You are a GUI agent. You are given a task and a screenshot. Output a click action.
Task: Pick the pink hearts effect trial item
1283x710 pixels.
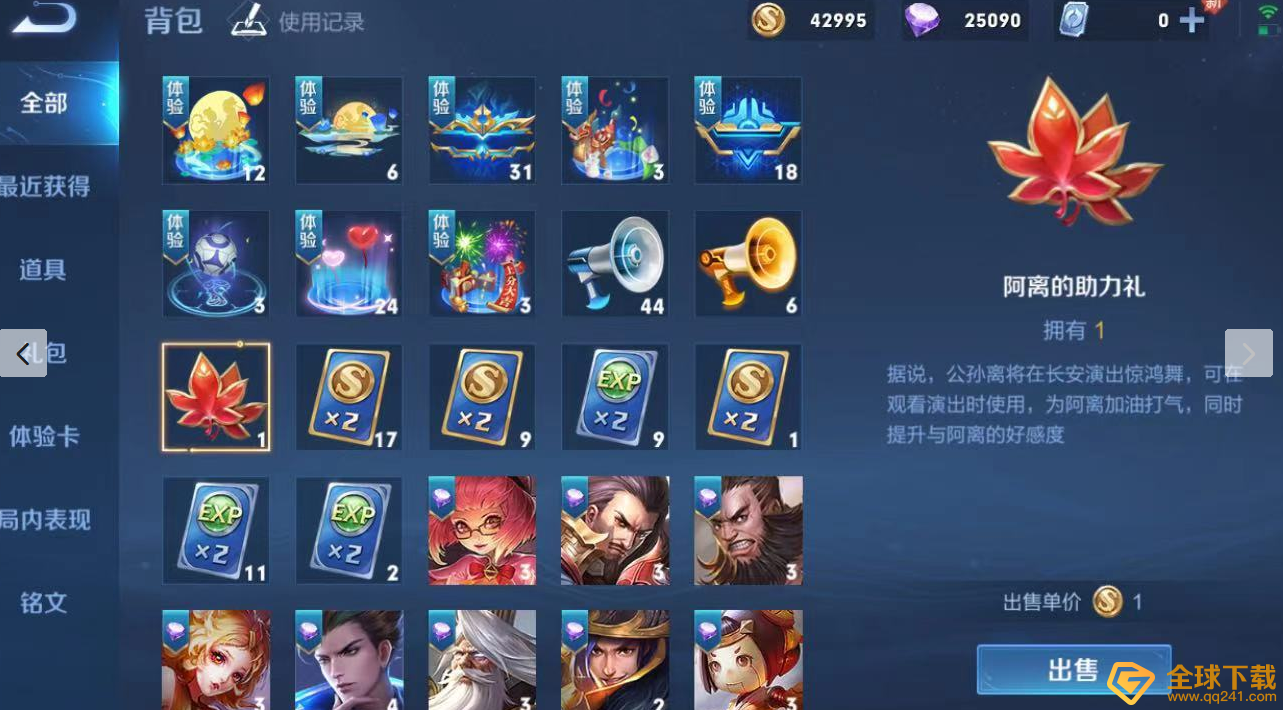349,264
